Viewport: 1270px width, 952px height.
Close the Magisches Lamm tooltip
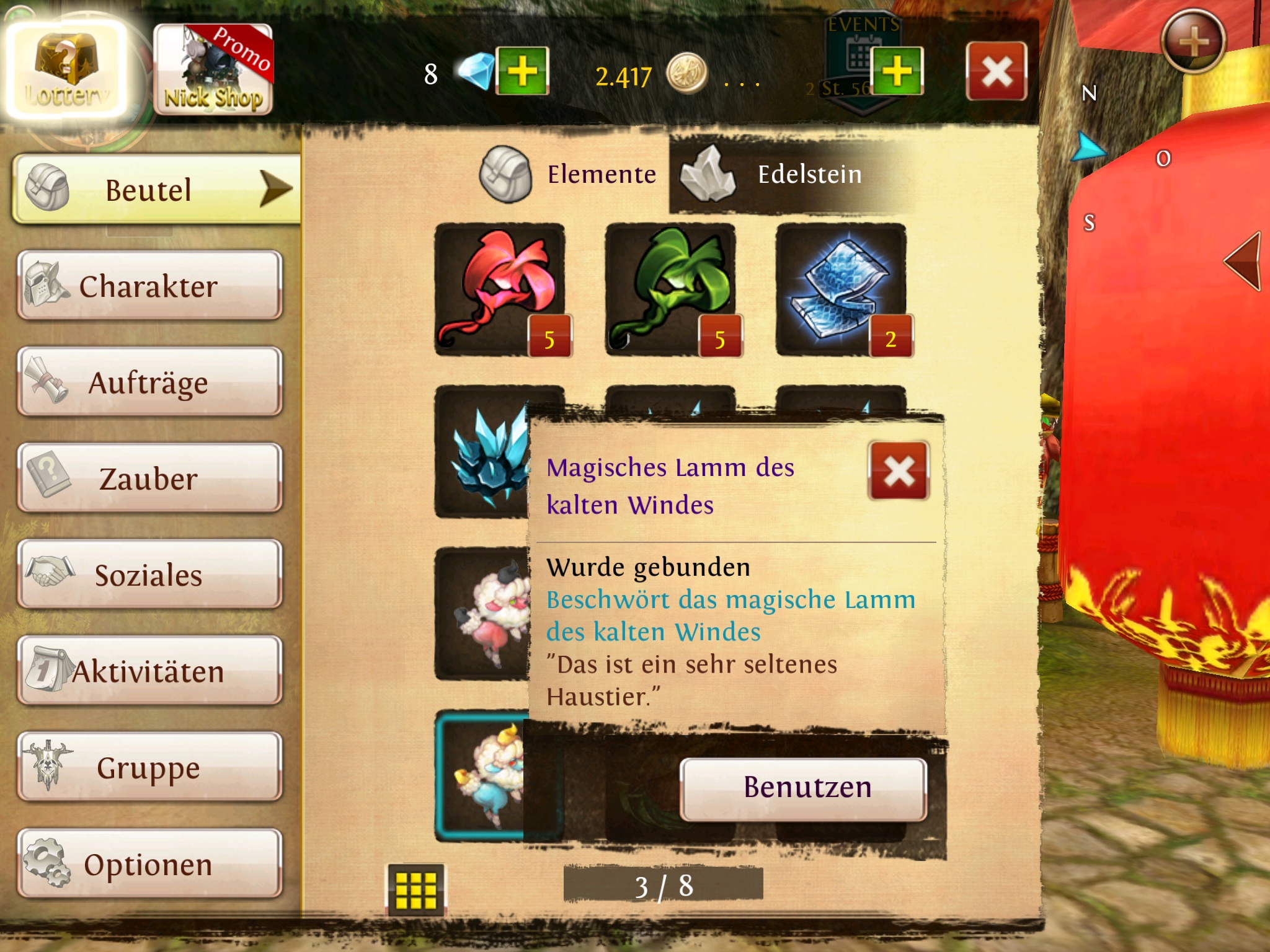(x=899, y=470)
